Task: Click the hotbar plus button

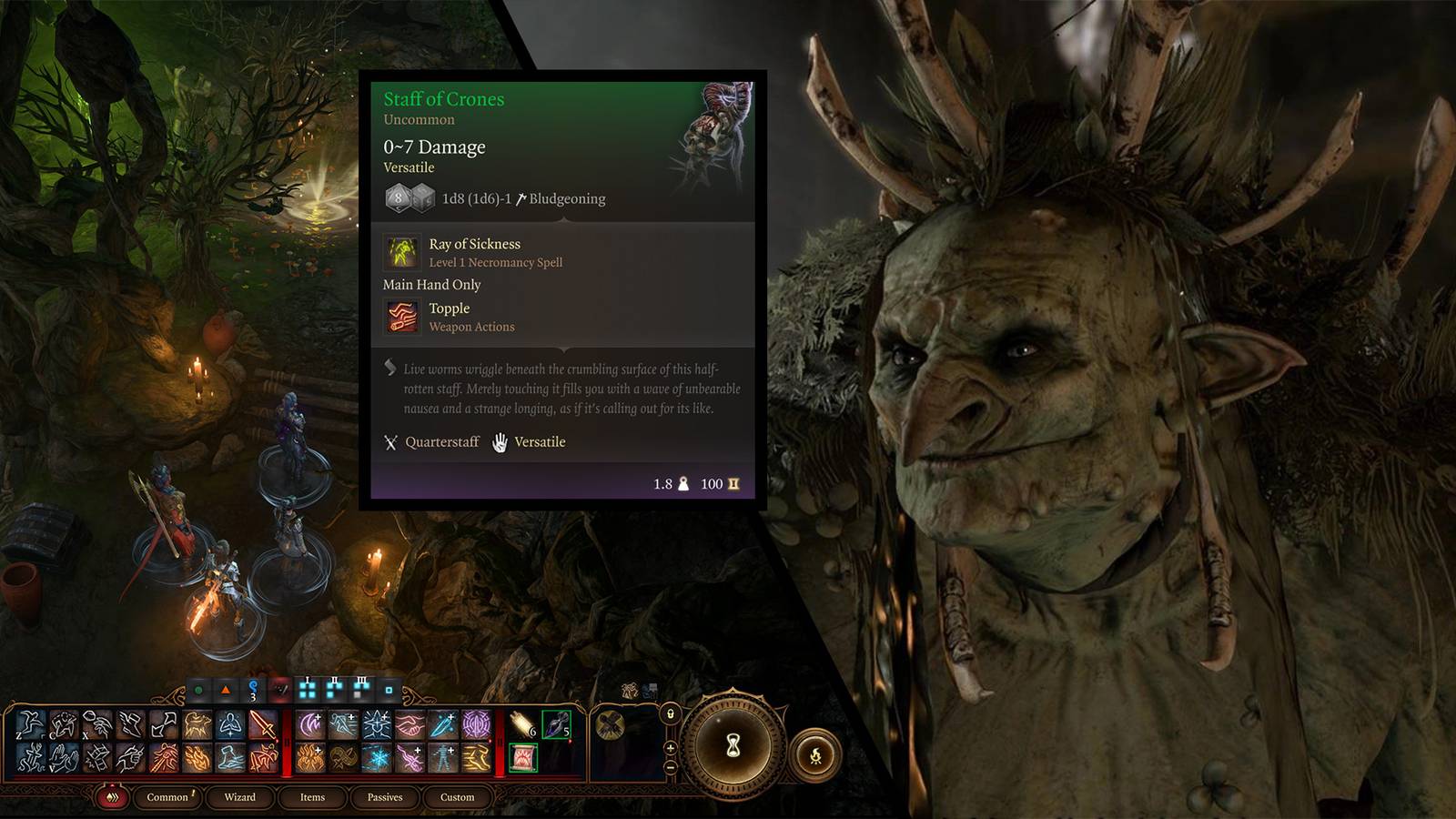Action: coord(671,748)
